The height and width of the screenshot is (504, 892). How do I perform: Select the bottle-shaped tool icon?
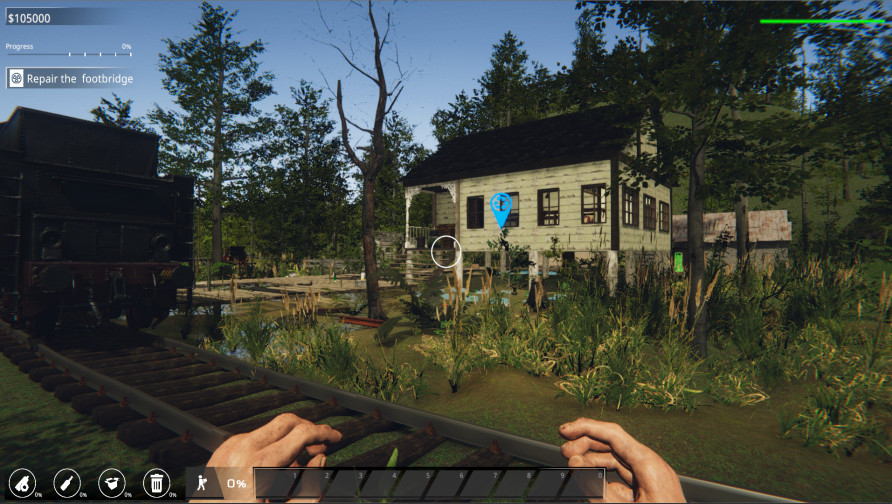(66, 483)
